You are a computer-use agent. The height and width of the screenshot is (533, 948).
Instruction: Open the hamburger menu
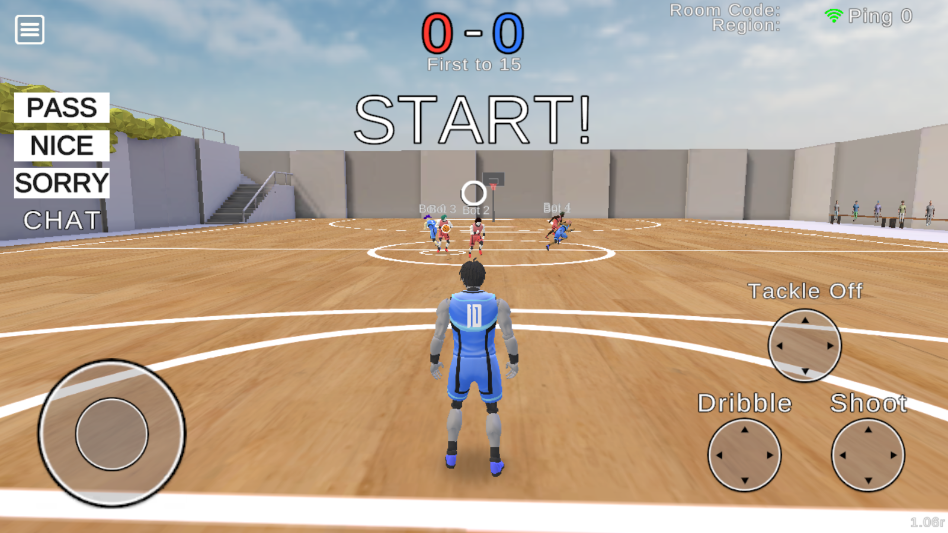(x=29, y=30)
